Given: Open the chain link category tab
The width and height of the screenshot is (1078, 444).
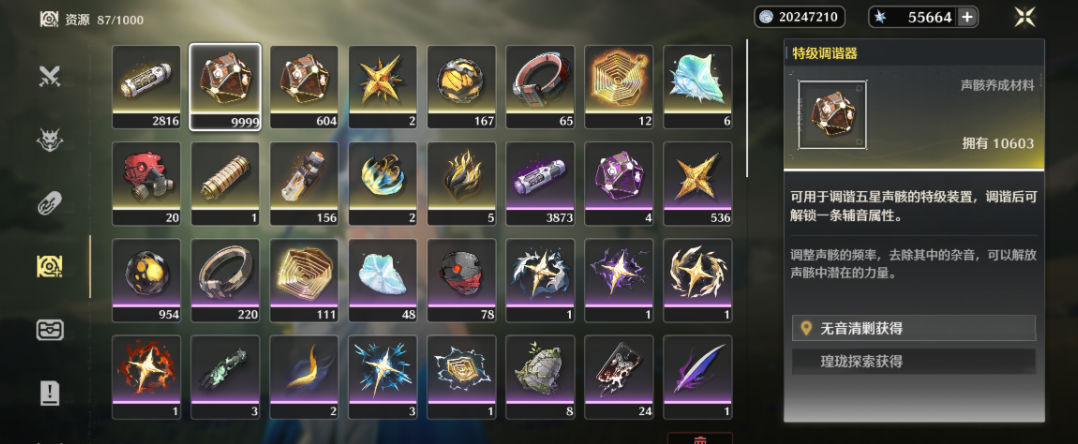Looking at the screenshot, I should pos(50,204).
